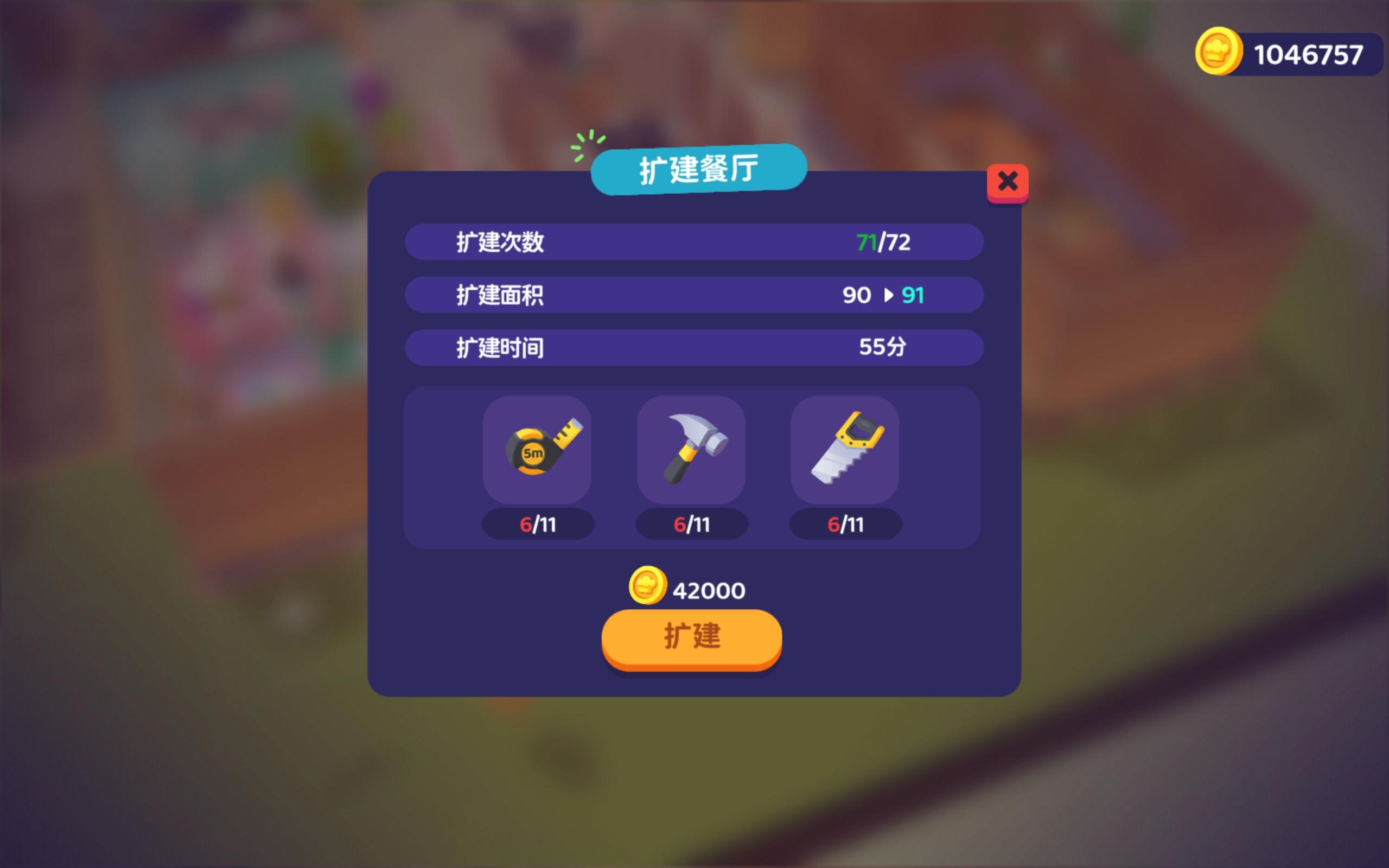
Task: Select the tape measure material icon
Action: click(537, 451)
